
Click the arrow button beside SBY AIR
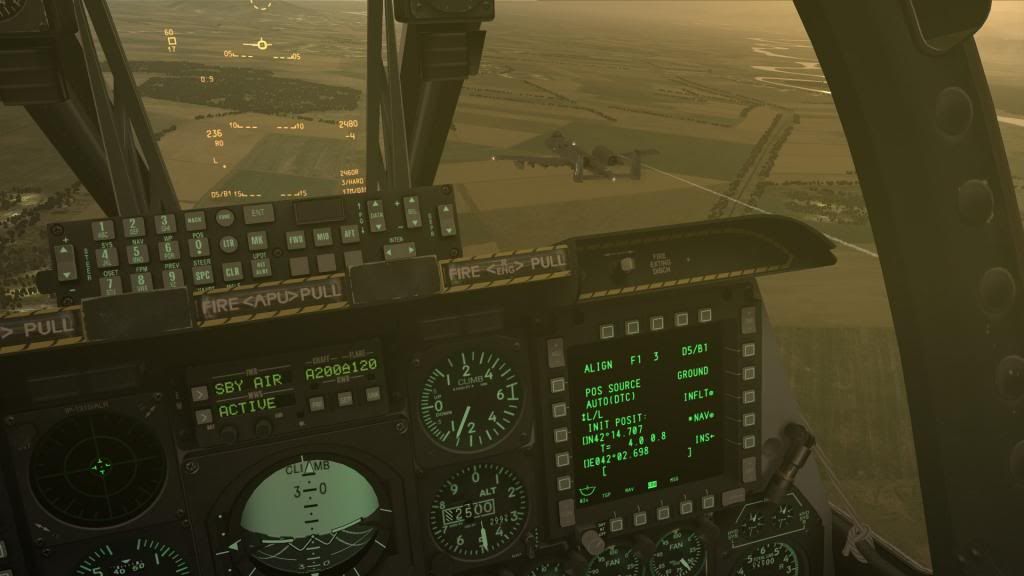(x=200, y=392)
